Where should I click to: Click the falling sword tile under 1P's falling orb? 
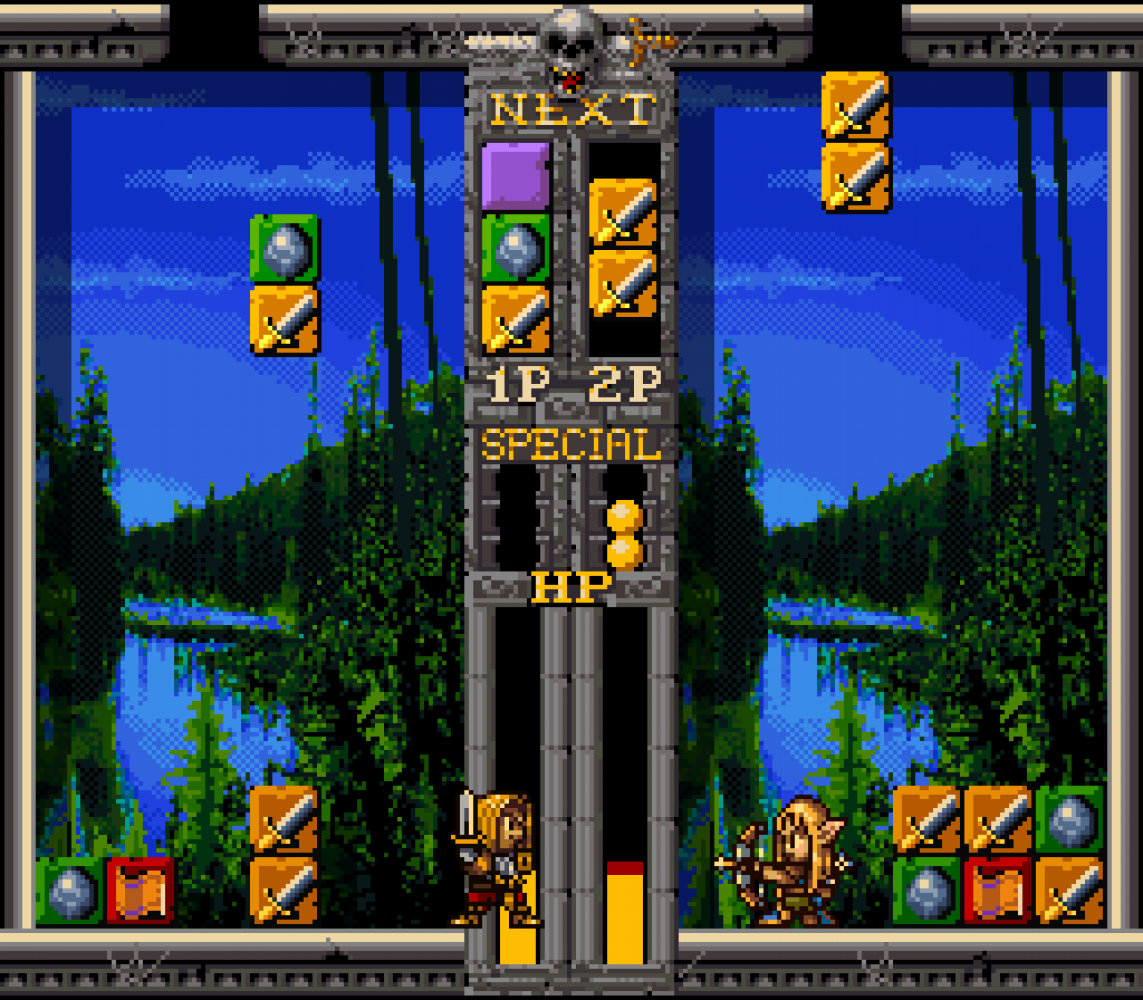coord(285,320)
